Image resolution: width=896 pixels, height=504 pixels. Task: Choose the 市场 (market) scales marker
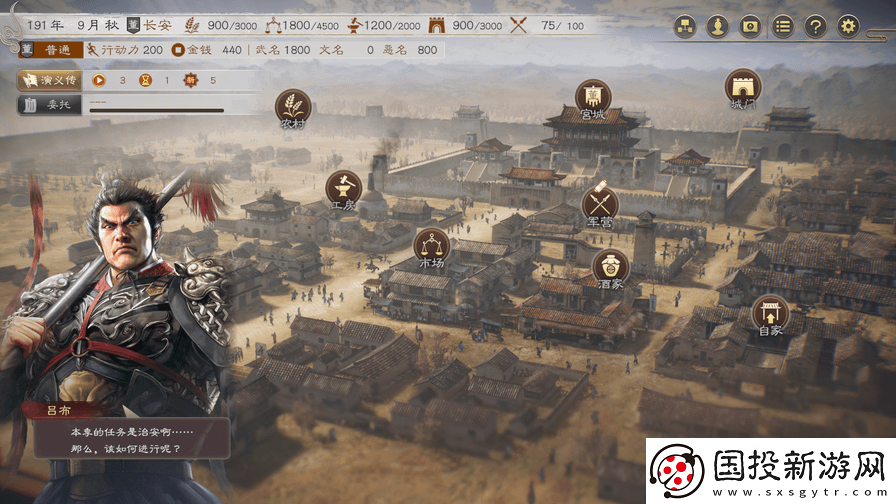pyautogui.click(x=432, y=246)
